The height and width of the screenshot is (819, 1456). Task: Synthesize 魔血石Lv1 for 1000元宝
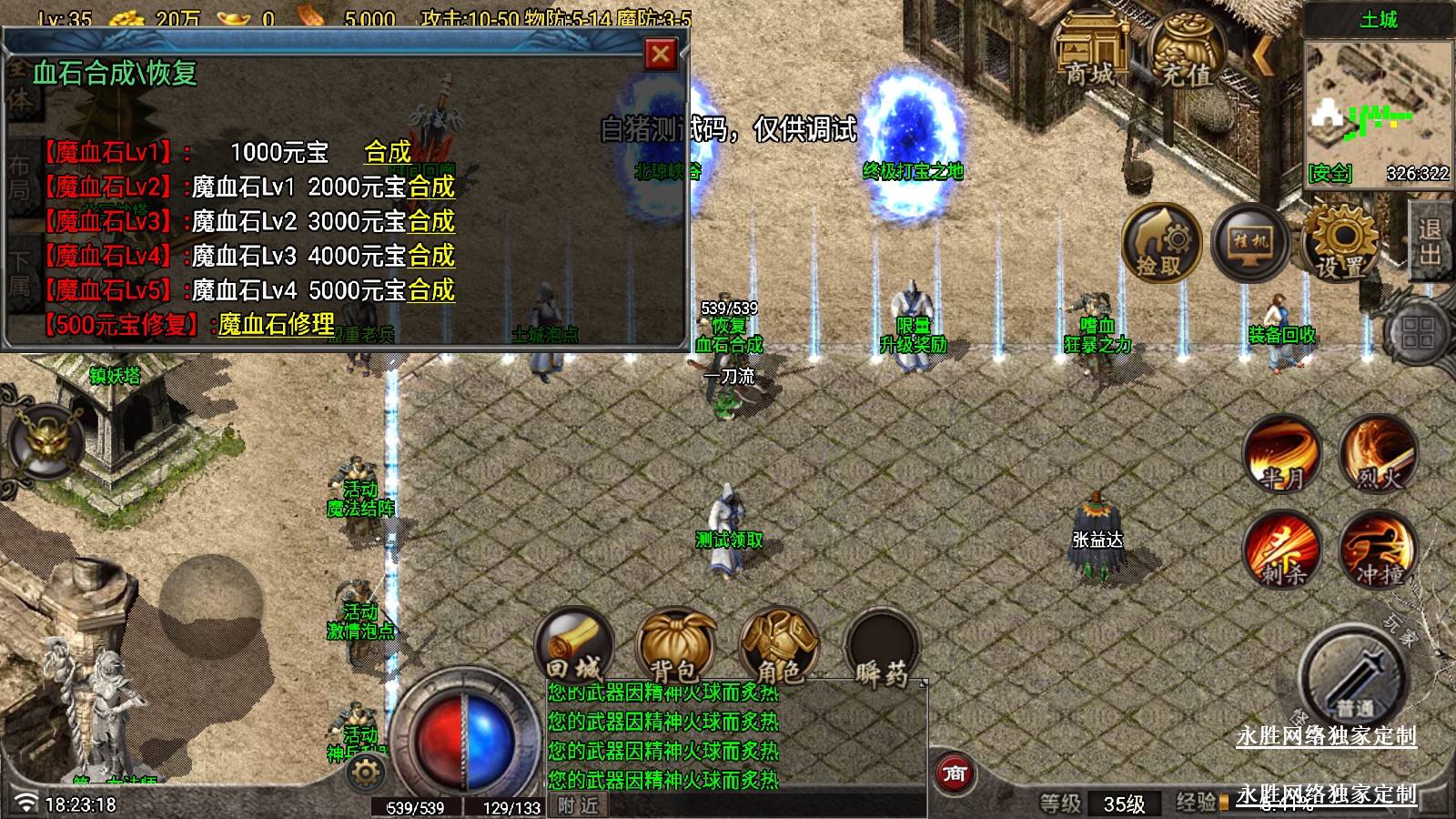(388, 152)
